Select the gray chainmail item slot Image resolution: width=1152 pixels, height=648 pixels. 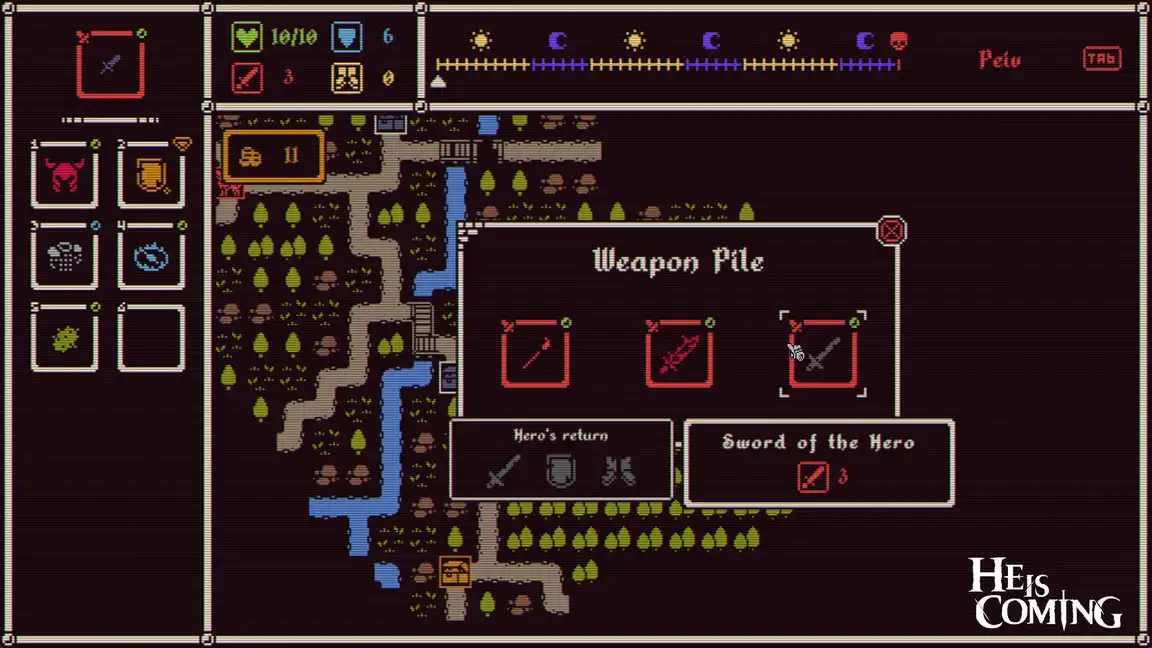(x=65, y=257)
